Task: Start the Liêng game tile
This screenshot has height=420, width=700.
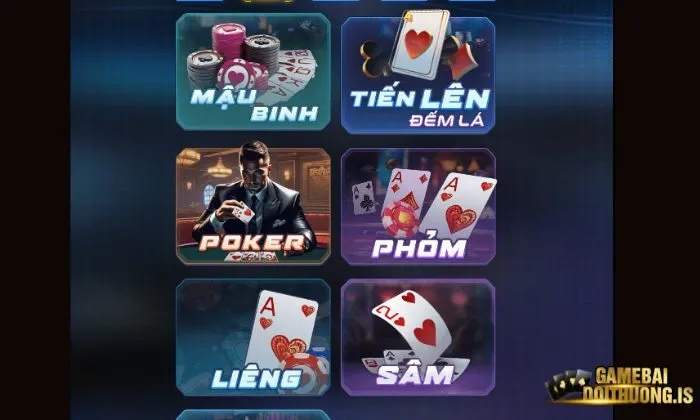Action: tap(253, 337)
